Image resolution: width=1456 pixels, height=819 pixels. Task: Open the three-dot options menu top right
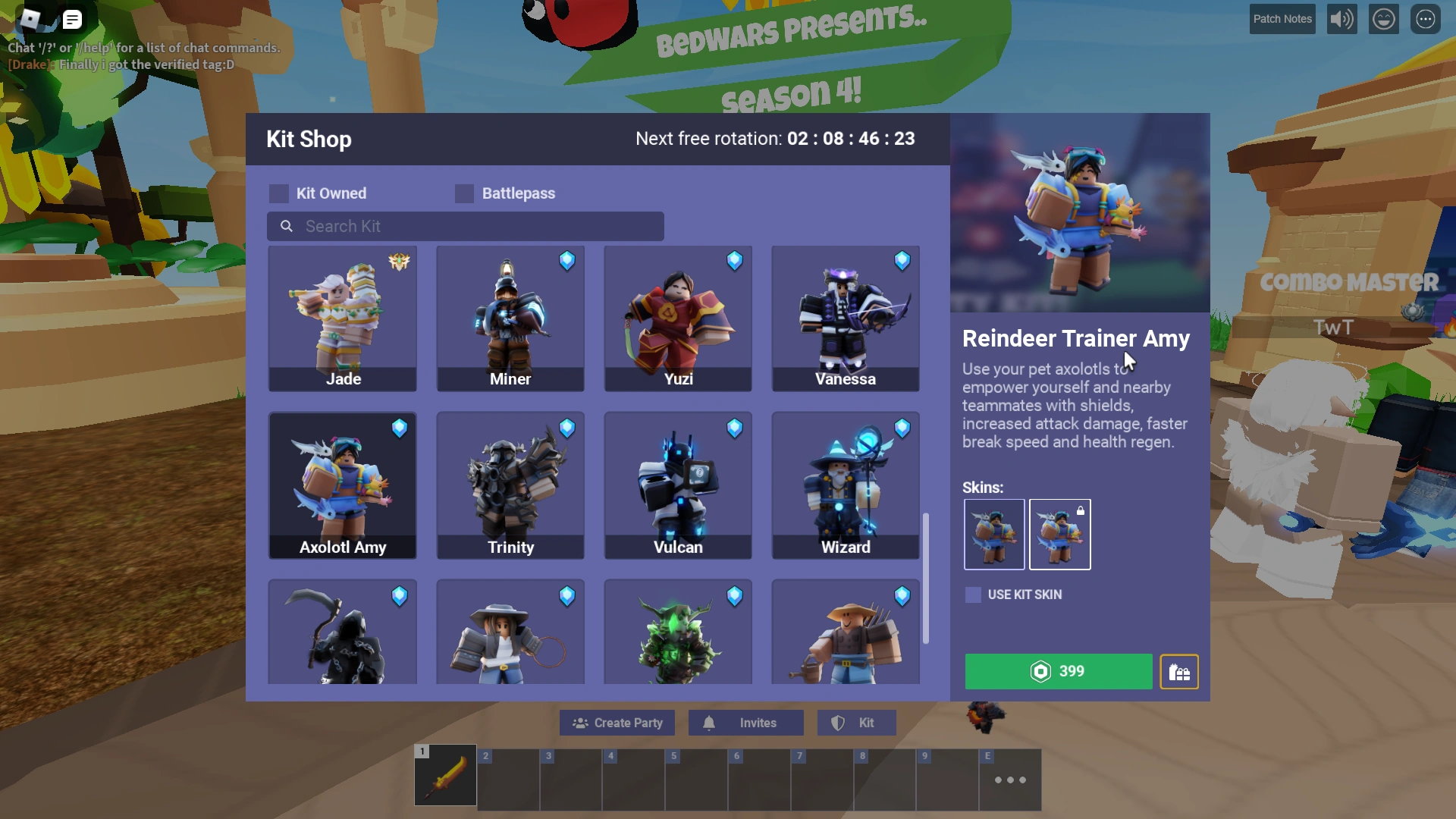(x=1425, y=19)
